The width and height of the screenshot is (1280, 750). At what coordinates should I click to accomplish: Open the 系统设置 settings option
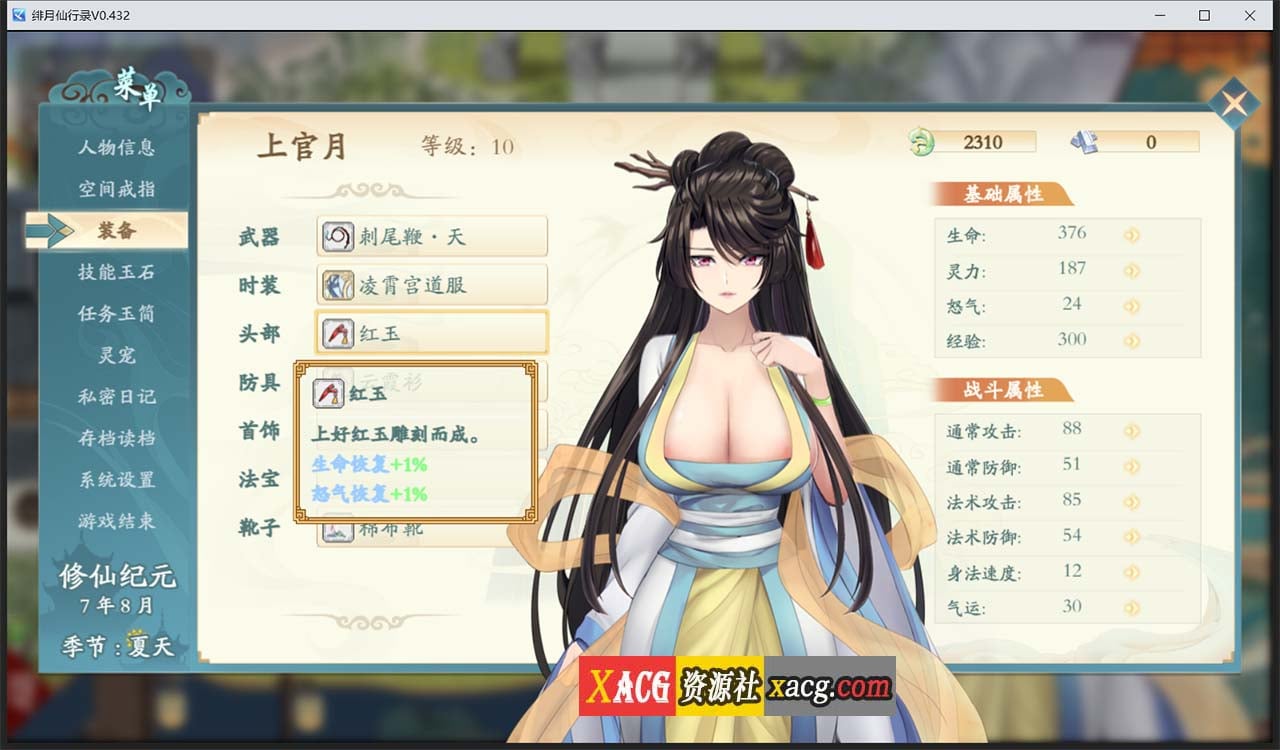(x=117, y=480)
